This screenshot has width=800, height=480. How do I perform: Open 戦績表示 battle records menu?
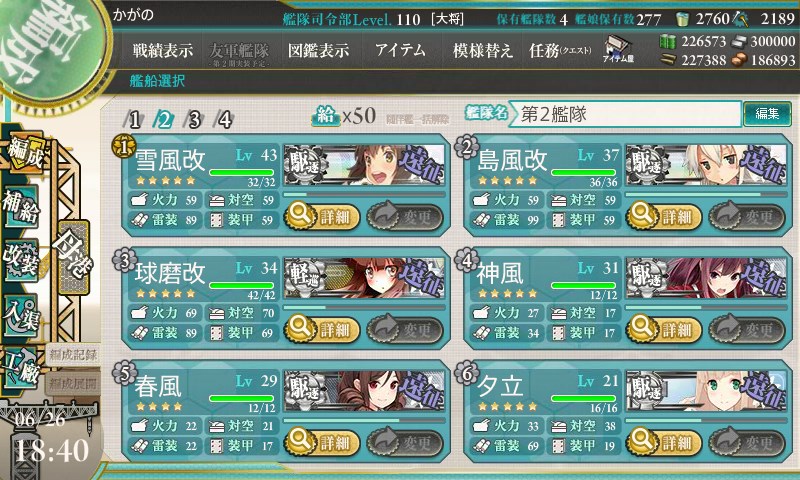(x=163, y=50)
